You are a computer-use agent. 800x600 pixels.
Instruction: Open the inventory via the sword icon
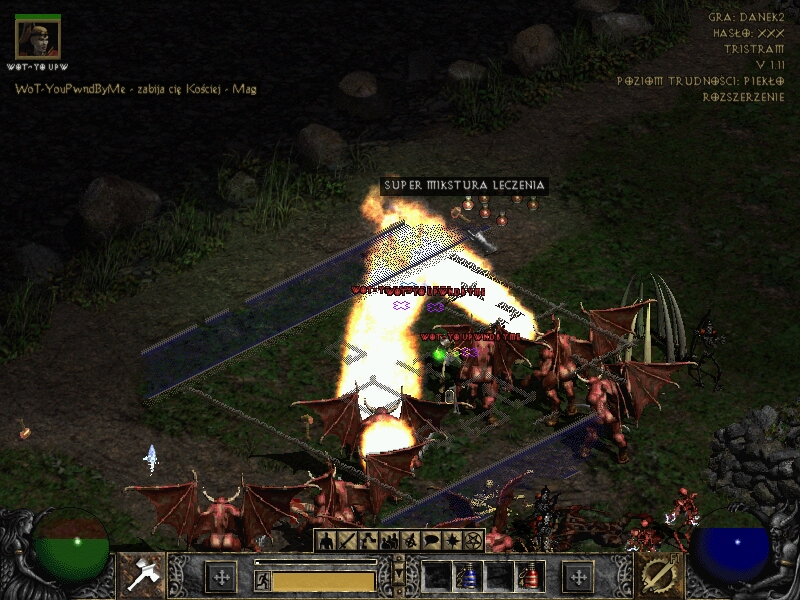(348, 541)
